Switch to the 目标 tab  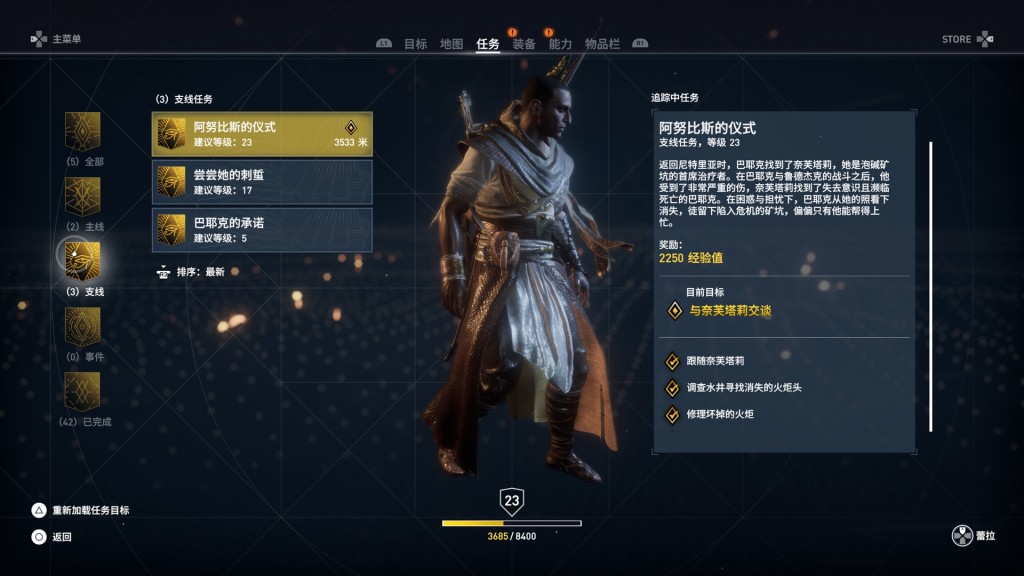pyautogui.click(x=415, y=44)
